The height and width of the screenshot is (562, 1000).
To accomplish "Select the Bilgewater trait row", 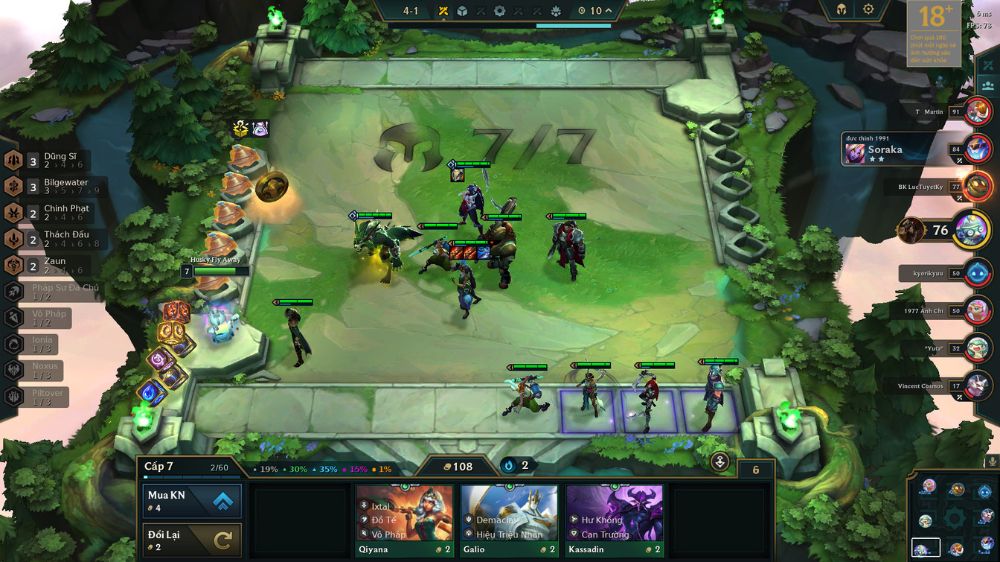I will [x=48, y=187].
